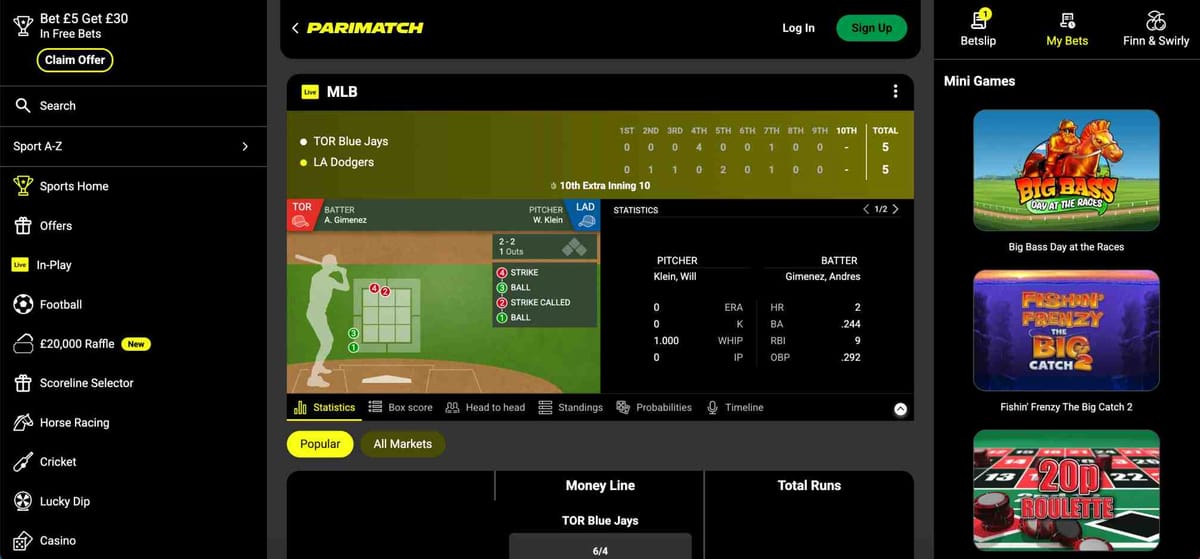
Task: Hit the green Sign Up button
Action: pyautogui.click(x=871, y=28)
